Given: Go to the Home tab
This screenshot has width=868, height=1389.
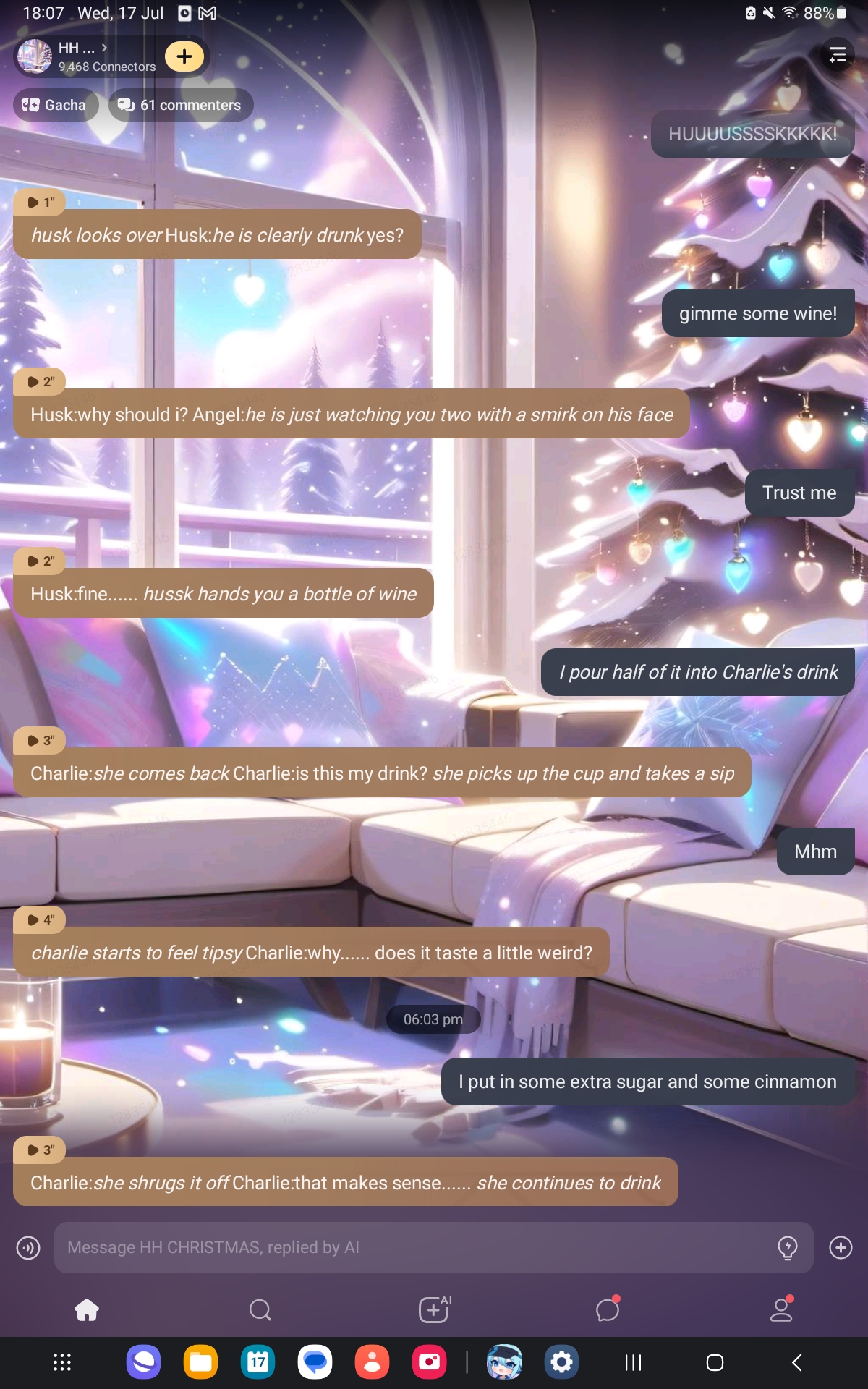Looking at the screenshot, I should [87, 1309].
